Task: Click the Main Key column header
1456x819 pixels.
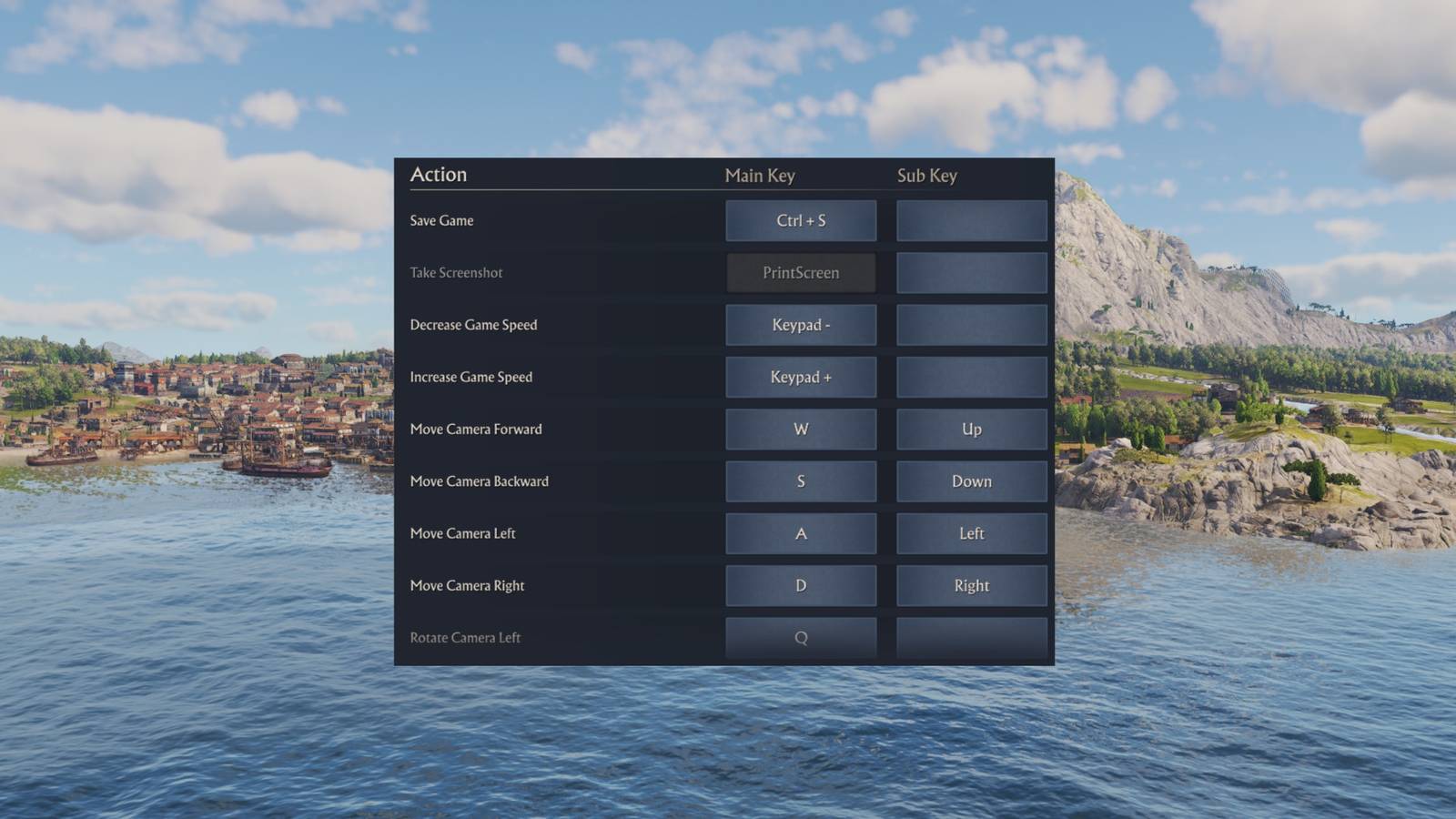Action: click(x=759, y=176)
